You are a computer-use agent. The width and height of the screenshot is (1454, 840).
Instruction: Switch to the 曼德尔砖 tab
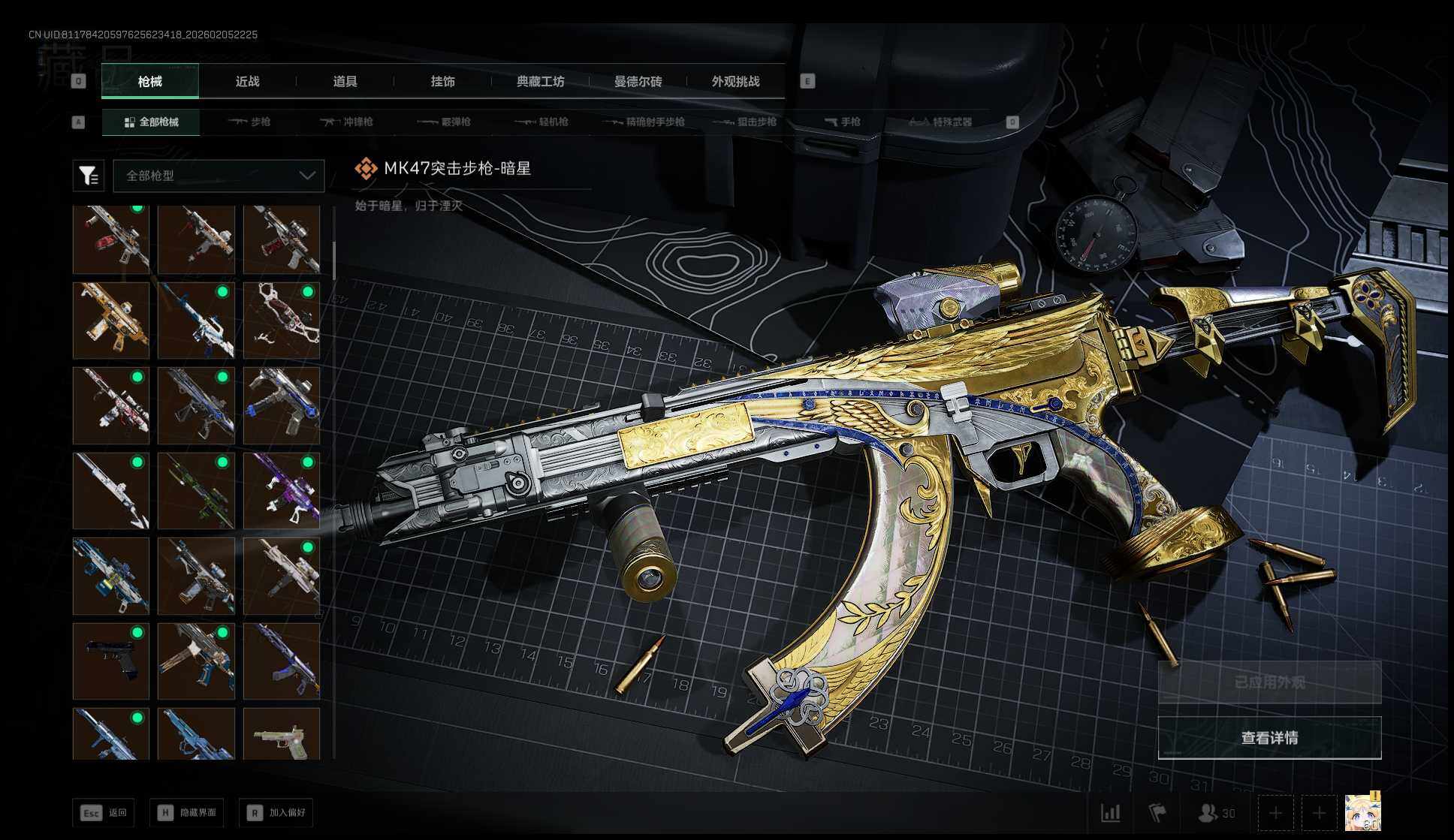coord(638,81)
